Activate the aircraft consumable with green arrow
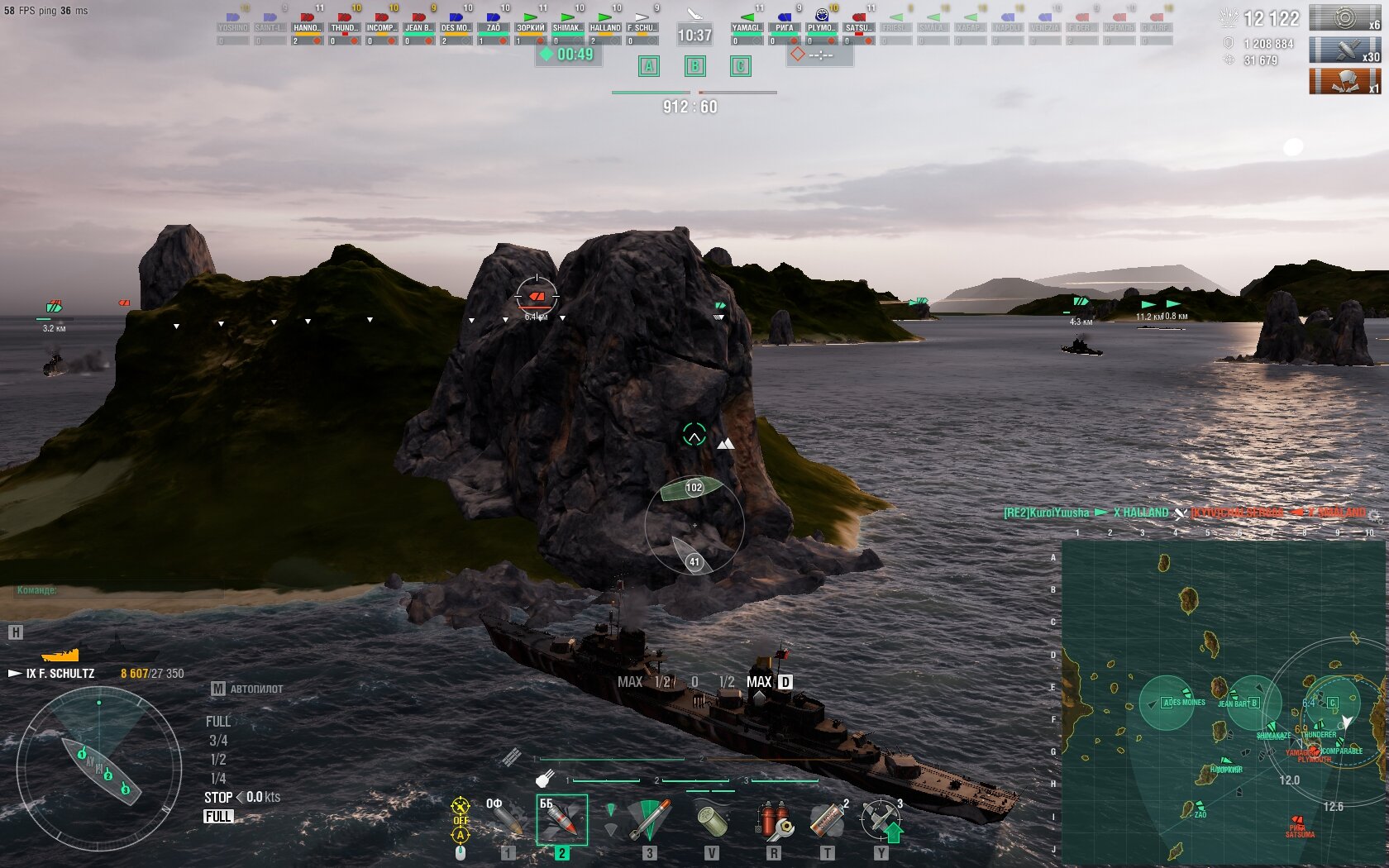Viewport: 1389px width, 868px height. click(881, 820)
